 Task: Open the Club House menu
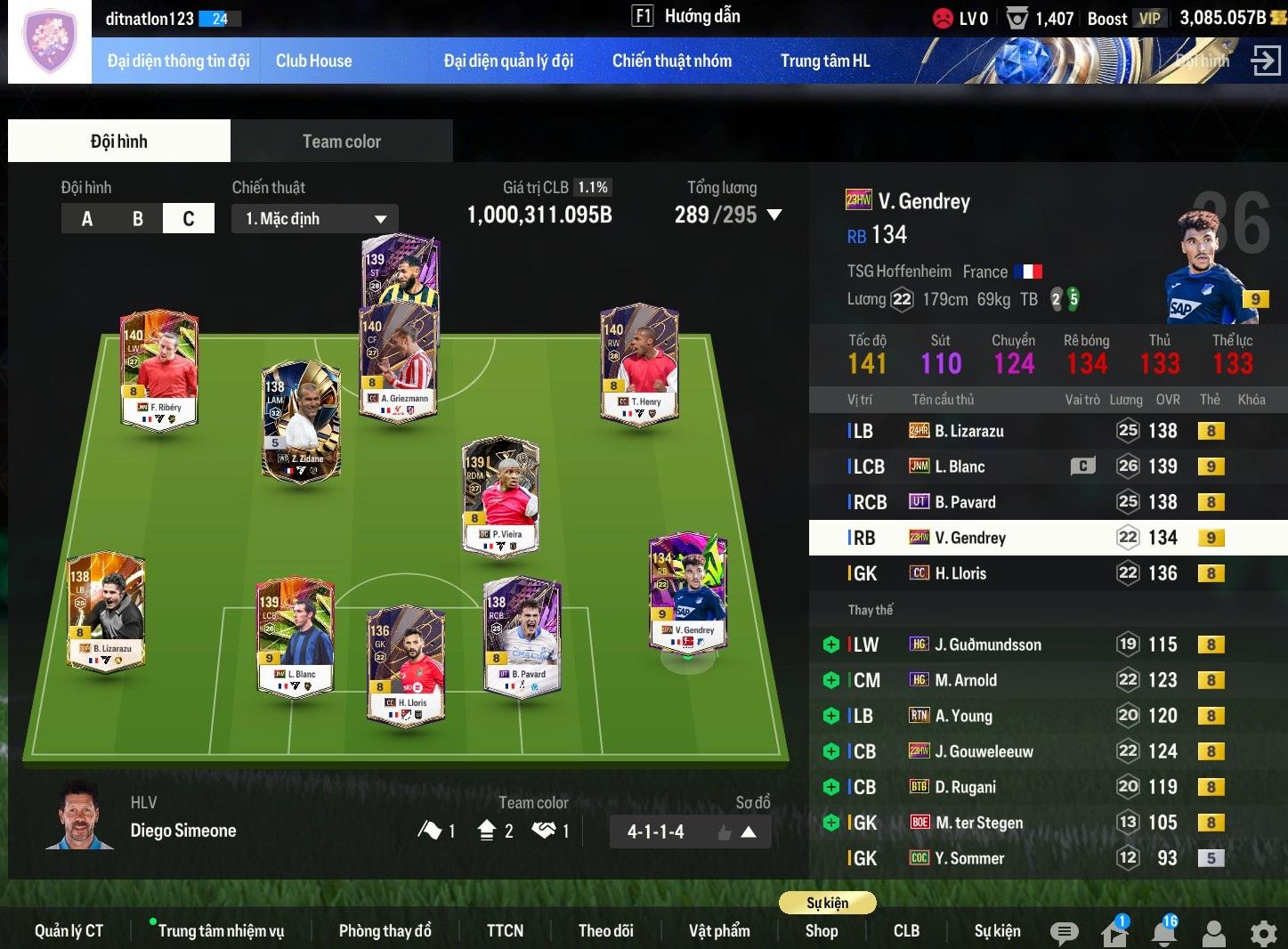tap(313, 61)
